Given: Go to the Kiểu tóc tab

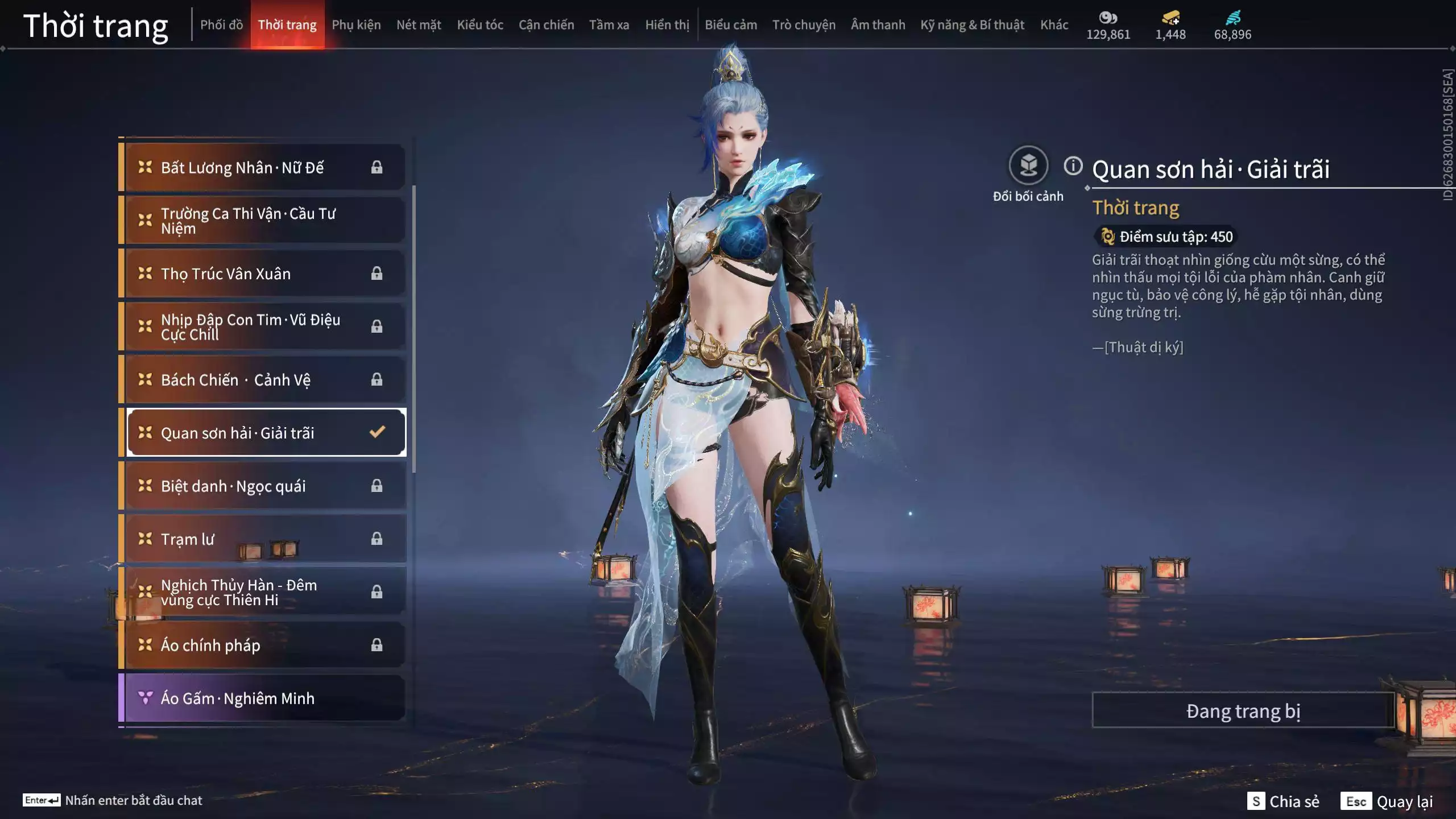Looking at the screenshot, I should pos(480,25).
